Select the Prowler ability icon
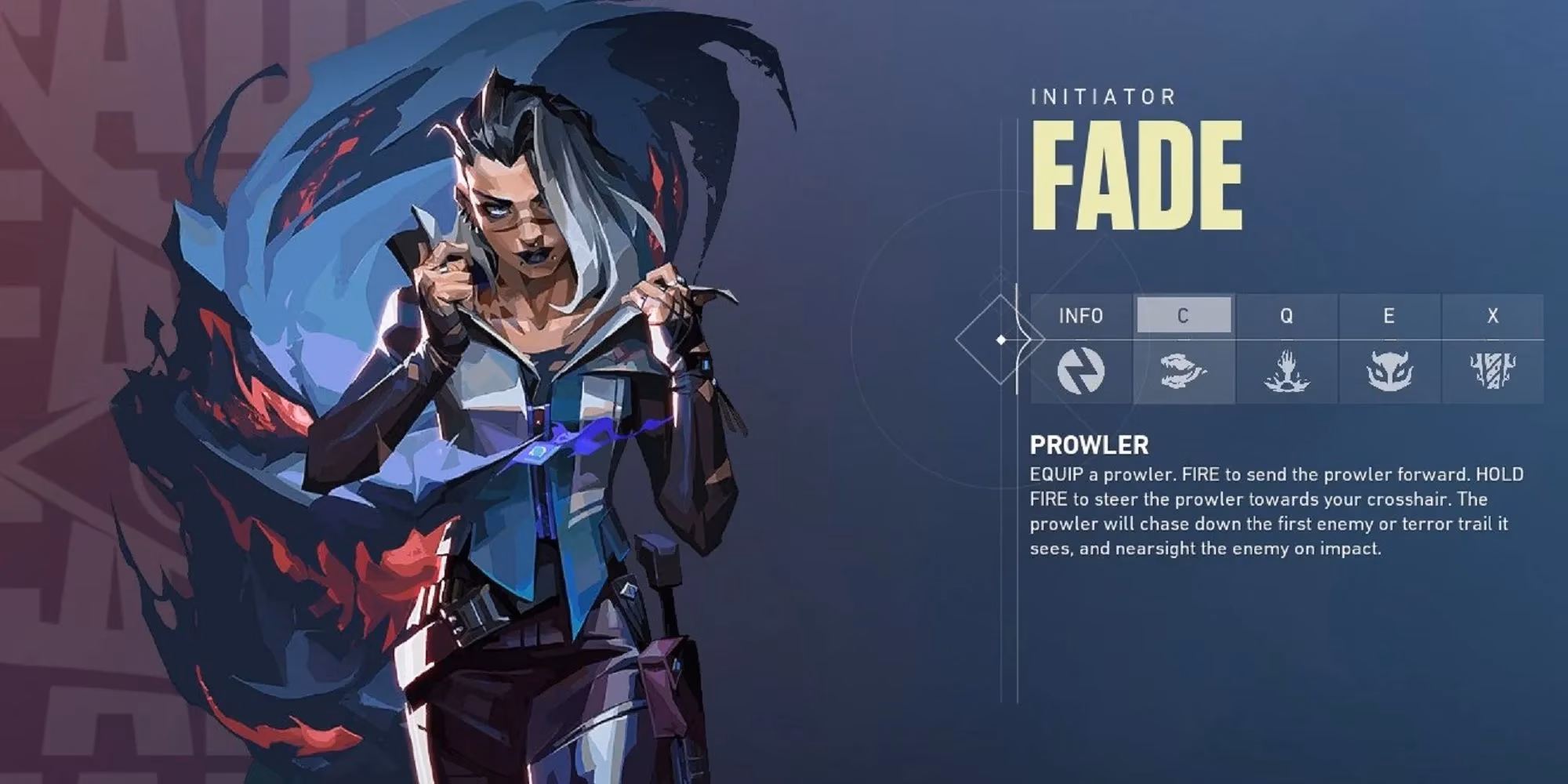Viewport: 1568px width, 784px height. (1184, 372)
